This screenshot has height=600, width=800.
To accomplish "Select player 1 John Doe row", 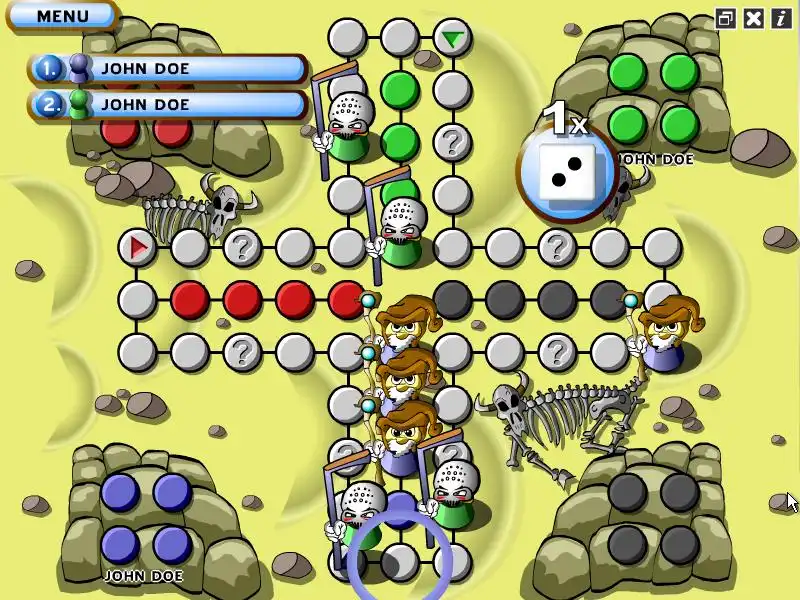I will 168,68.
